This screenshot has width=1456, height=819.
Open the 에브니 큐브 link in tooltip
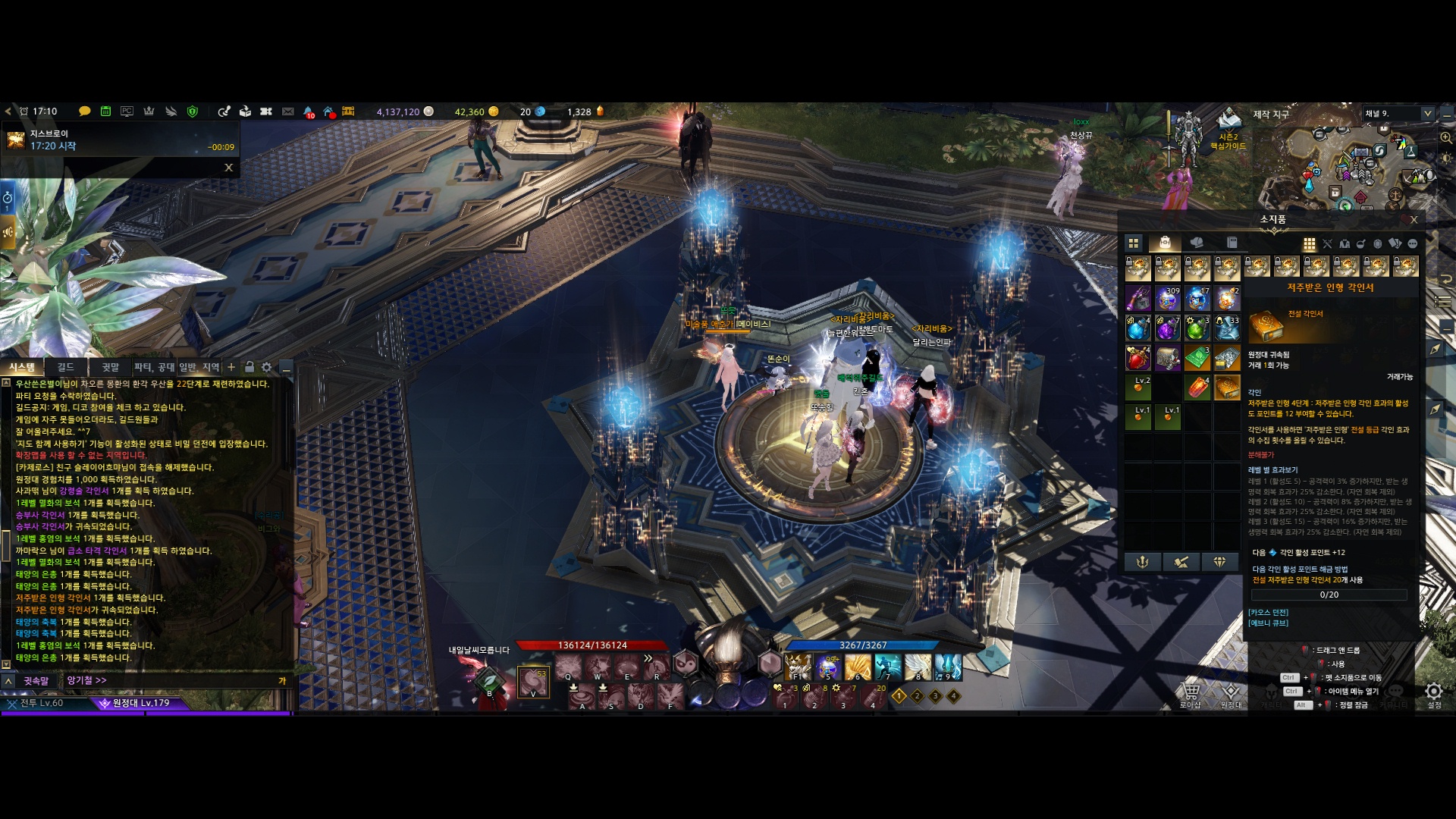(1268, 623)
